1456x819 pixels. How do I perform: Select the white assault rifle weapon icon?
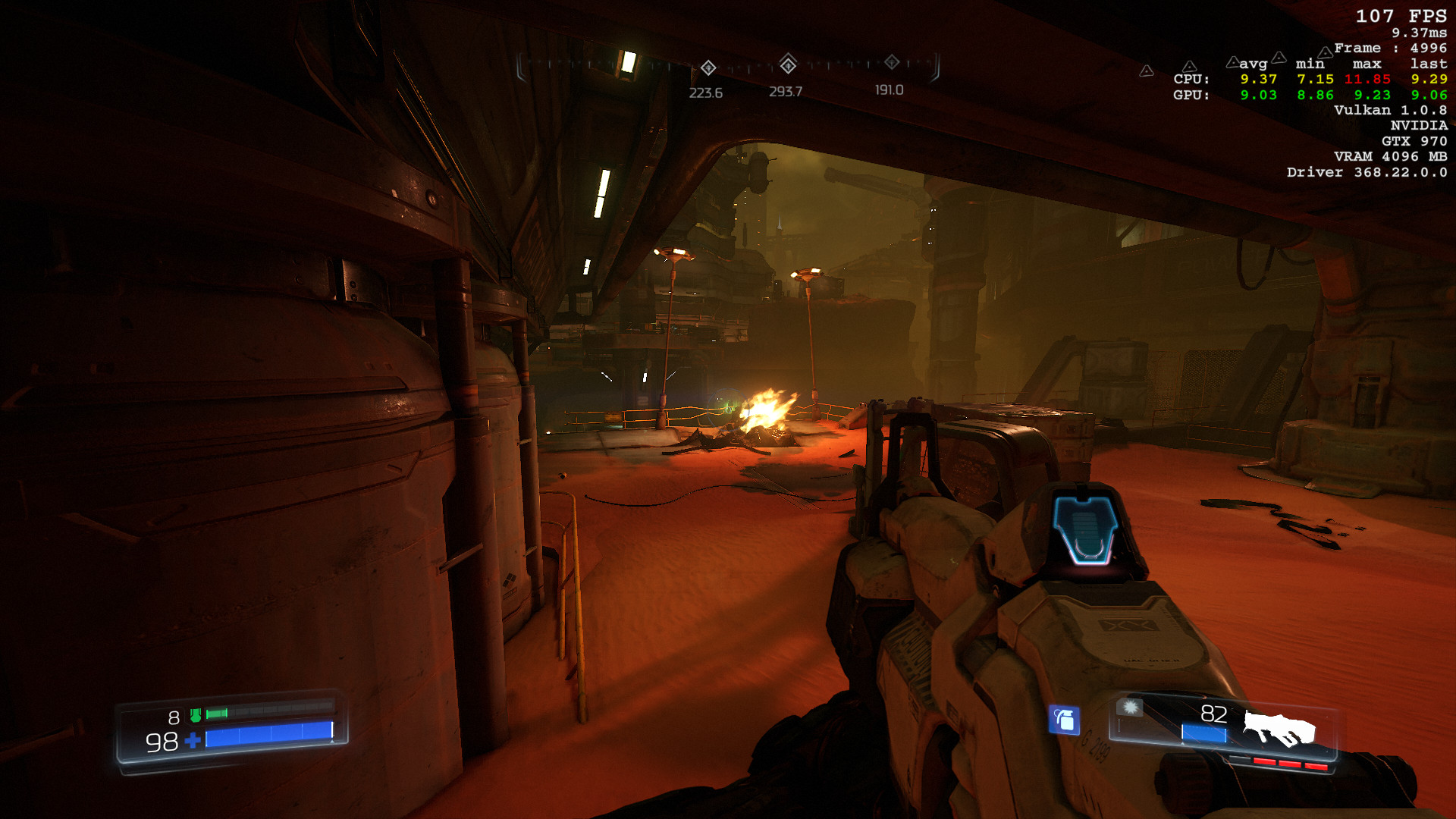(1279, 729)
